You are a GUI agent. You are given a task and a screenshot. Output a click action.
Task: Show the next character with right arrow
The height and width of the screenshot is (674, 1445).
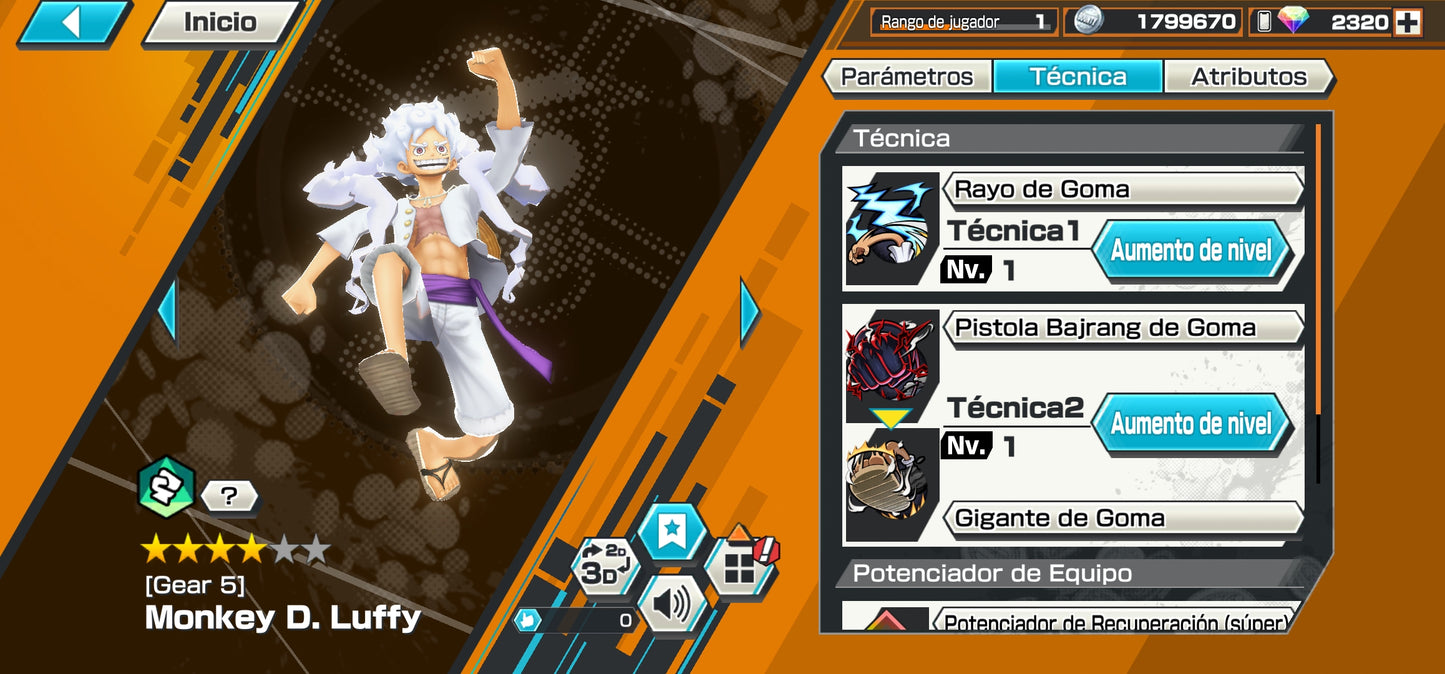tap(749, 311)
